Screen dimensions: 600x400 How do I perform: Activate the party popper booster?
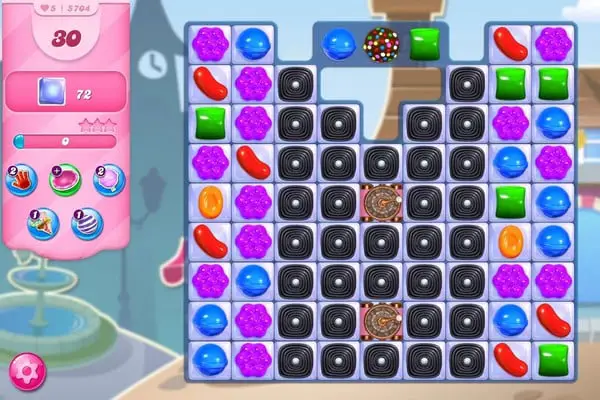(44, 222)
